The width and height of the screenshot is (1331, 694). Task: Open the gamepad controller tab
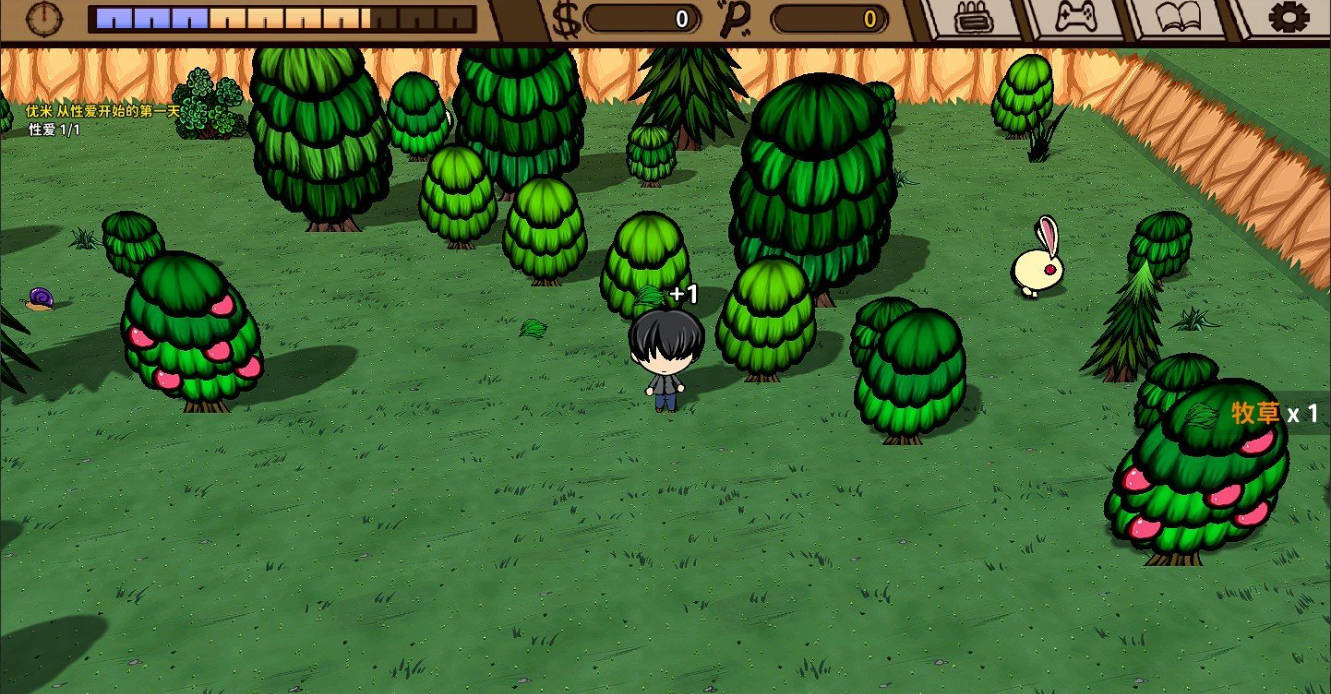click(x=1075, y=18)
